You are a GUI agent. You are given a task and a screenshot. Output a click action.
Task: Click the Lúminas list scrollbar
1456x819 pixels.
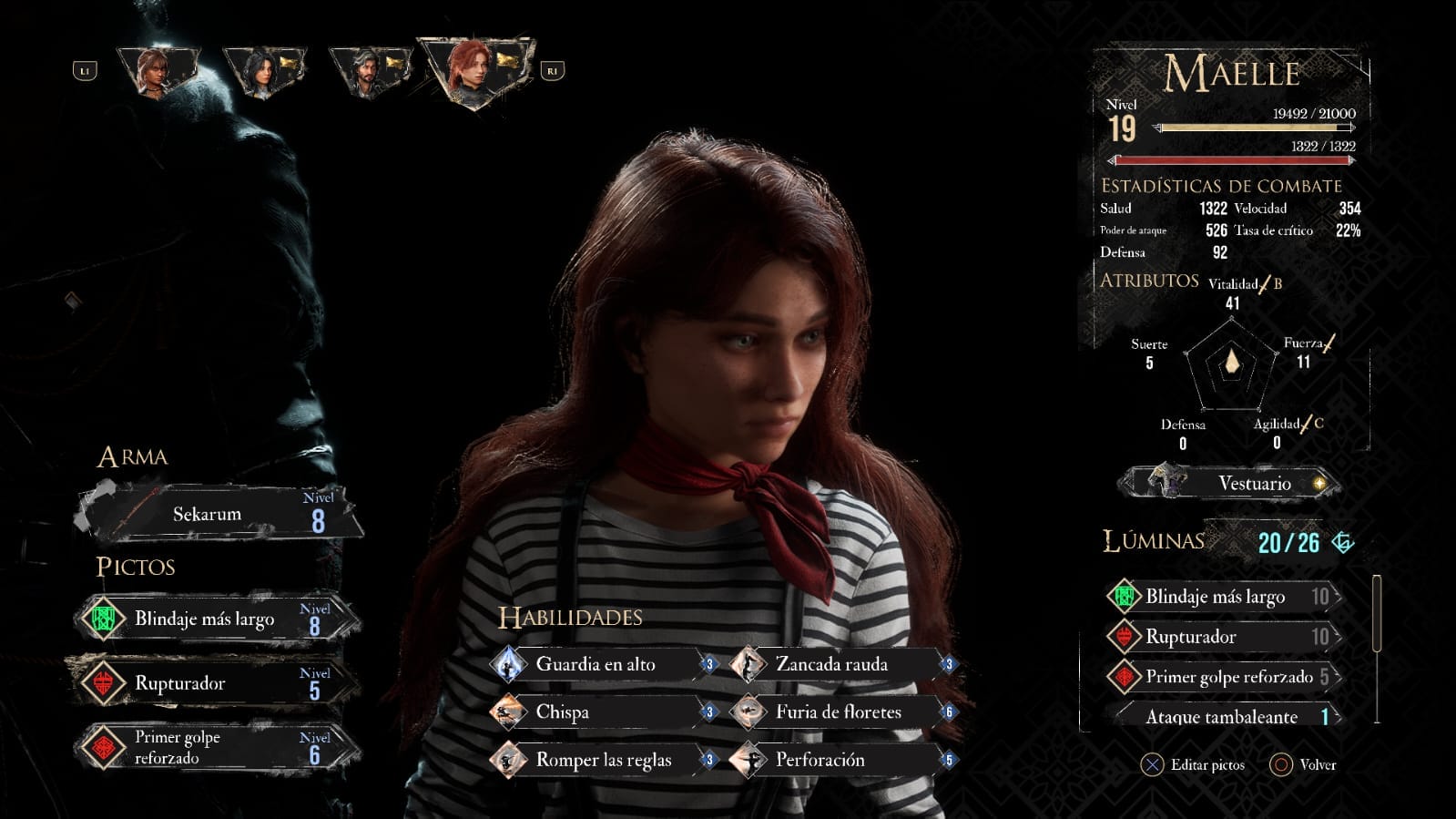(x=1376, y=613)
